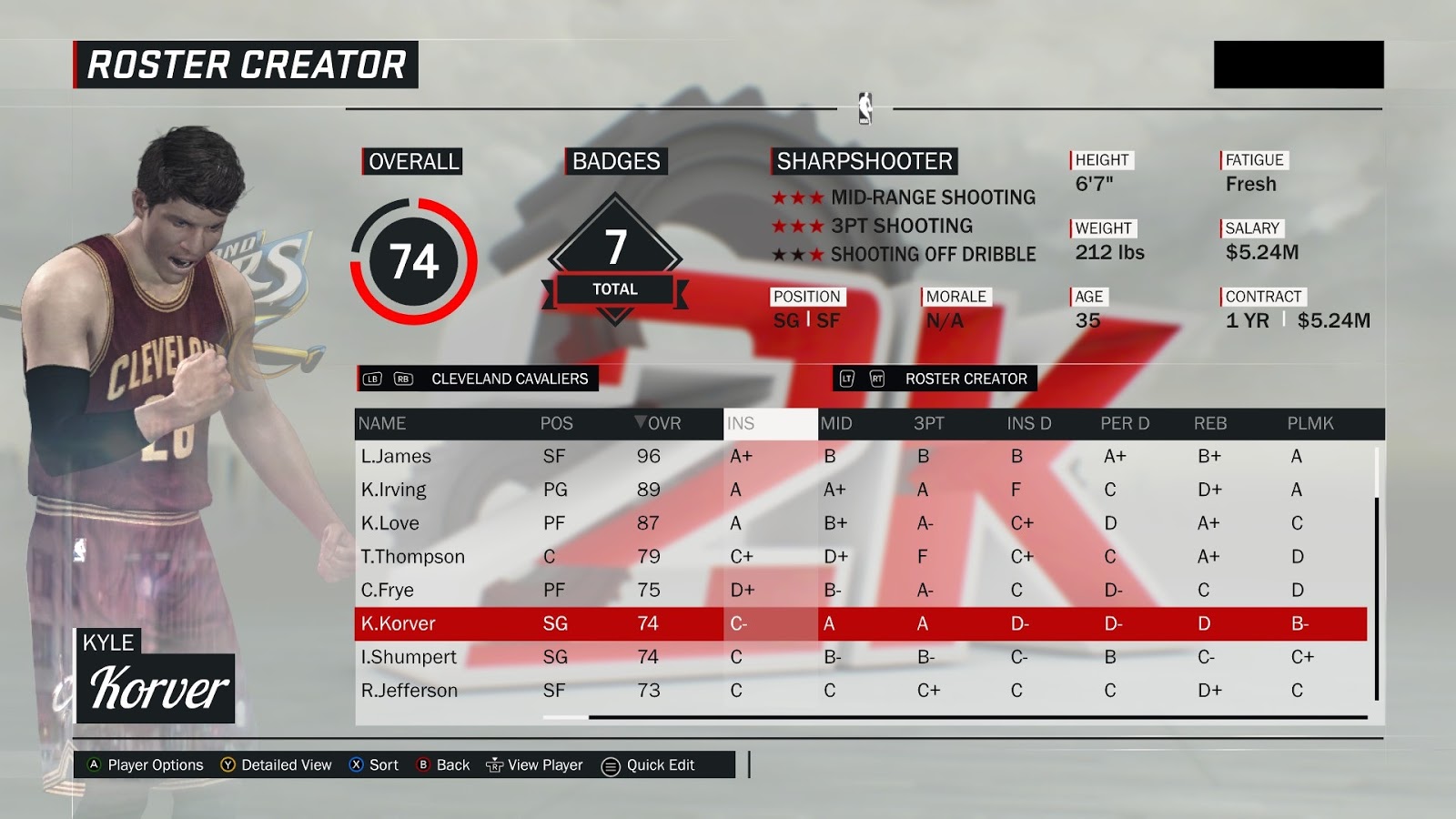Select the L.James roster row
Screen dimensions: 1456x819
397,456
